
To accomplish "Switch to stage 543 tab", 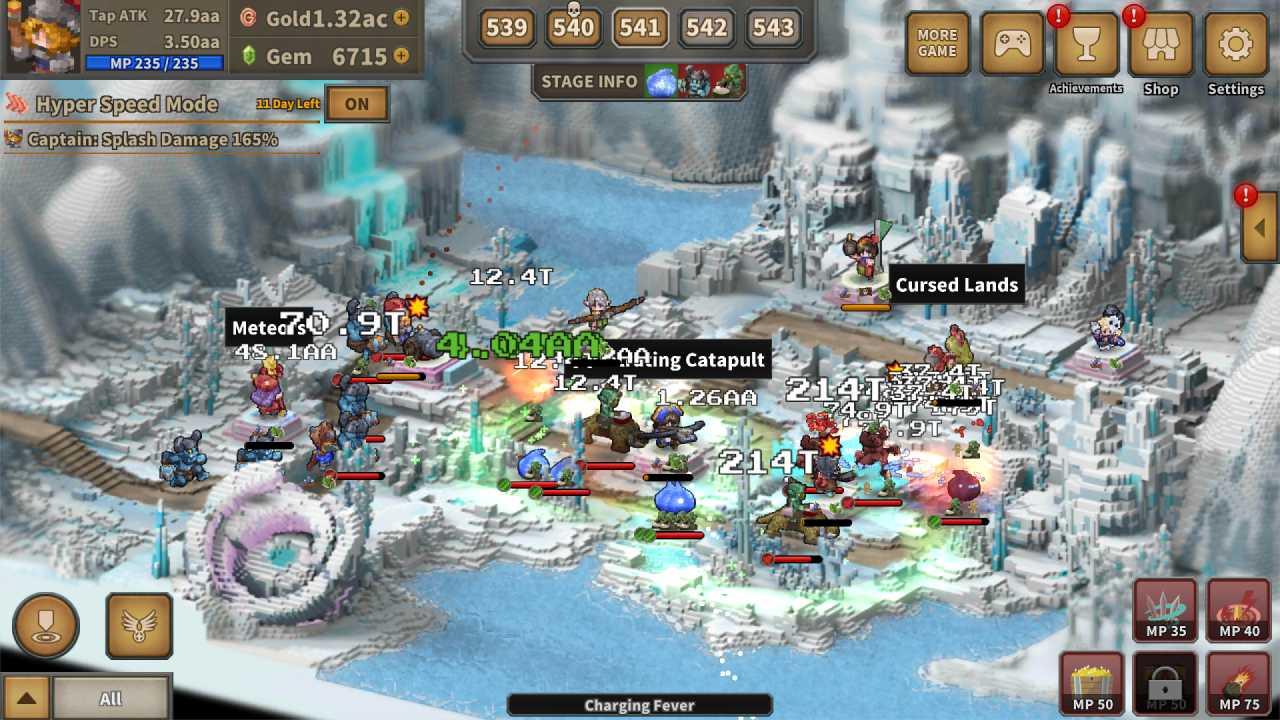I will 773,29.
